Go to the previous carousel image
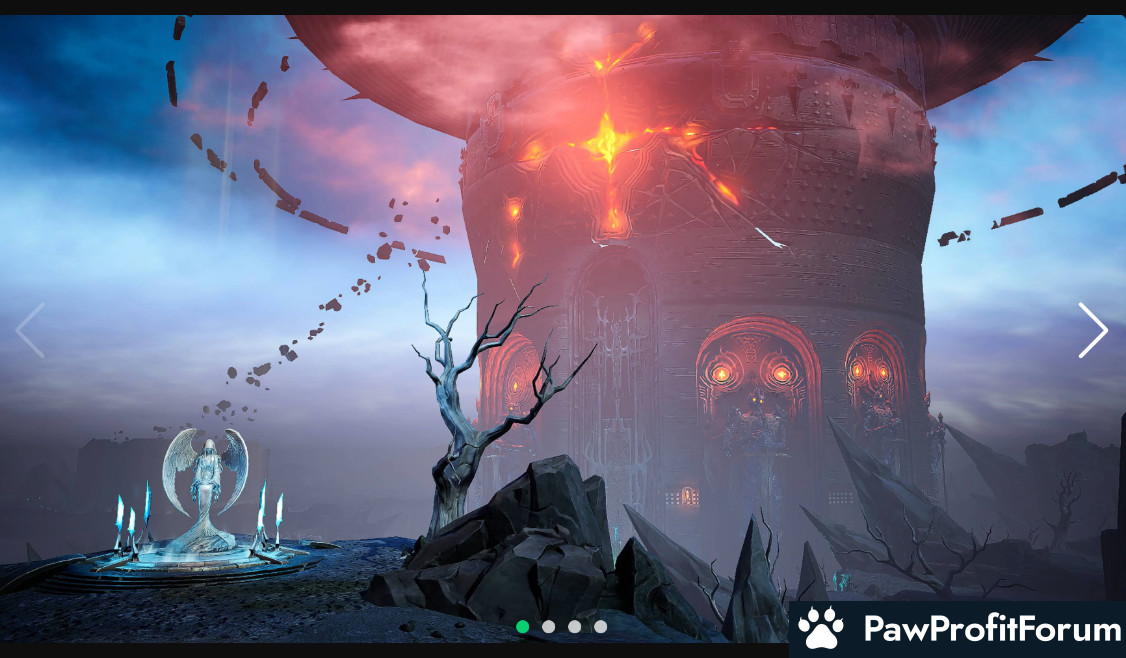The width and height of the screenshot is (1126, 658). (30, 330)
